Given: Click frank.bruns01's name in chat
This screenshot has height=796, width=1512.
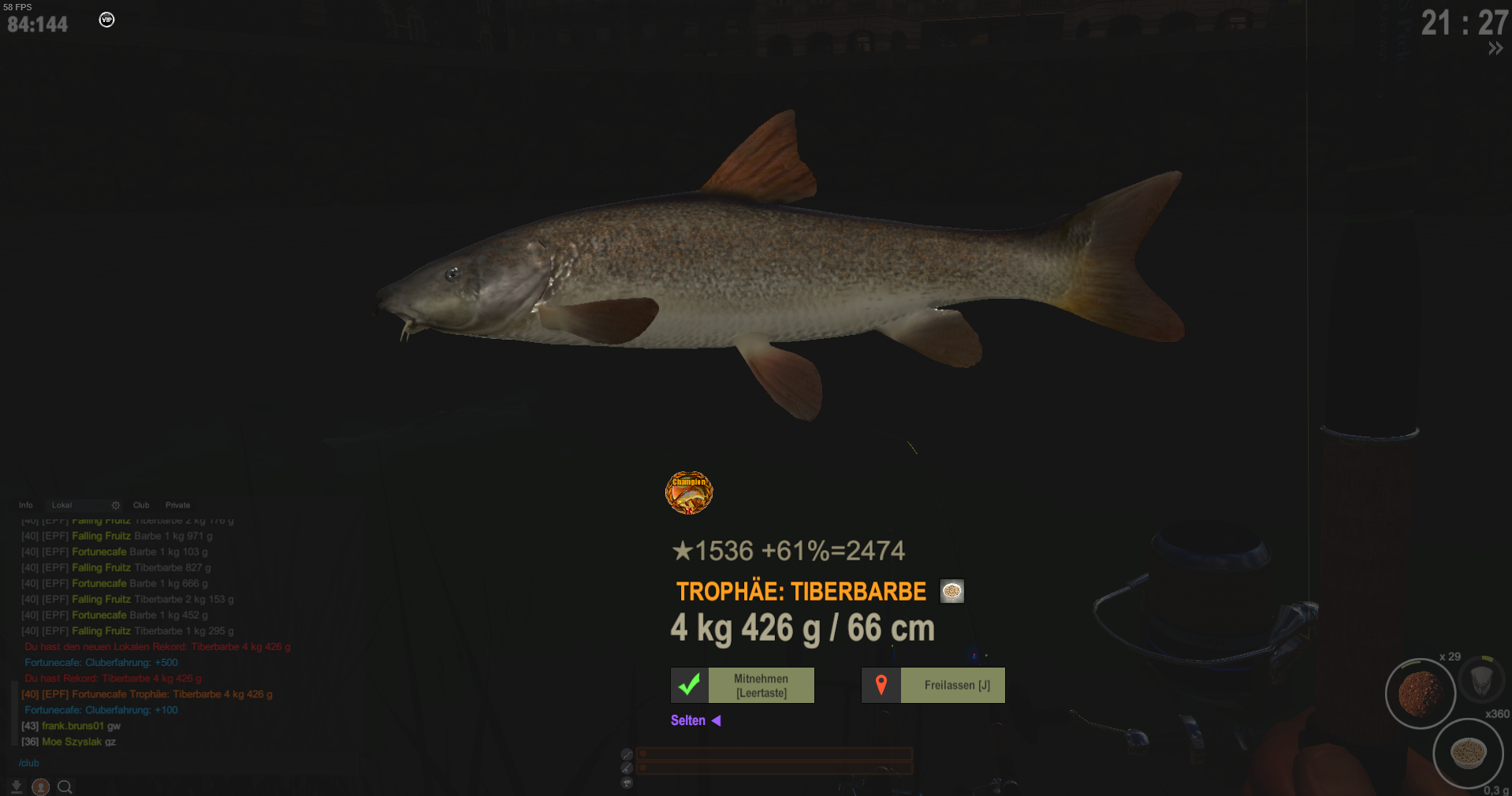Looking at the screenshot, I should 73,726.
